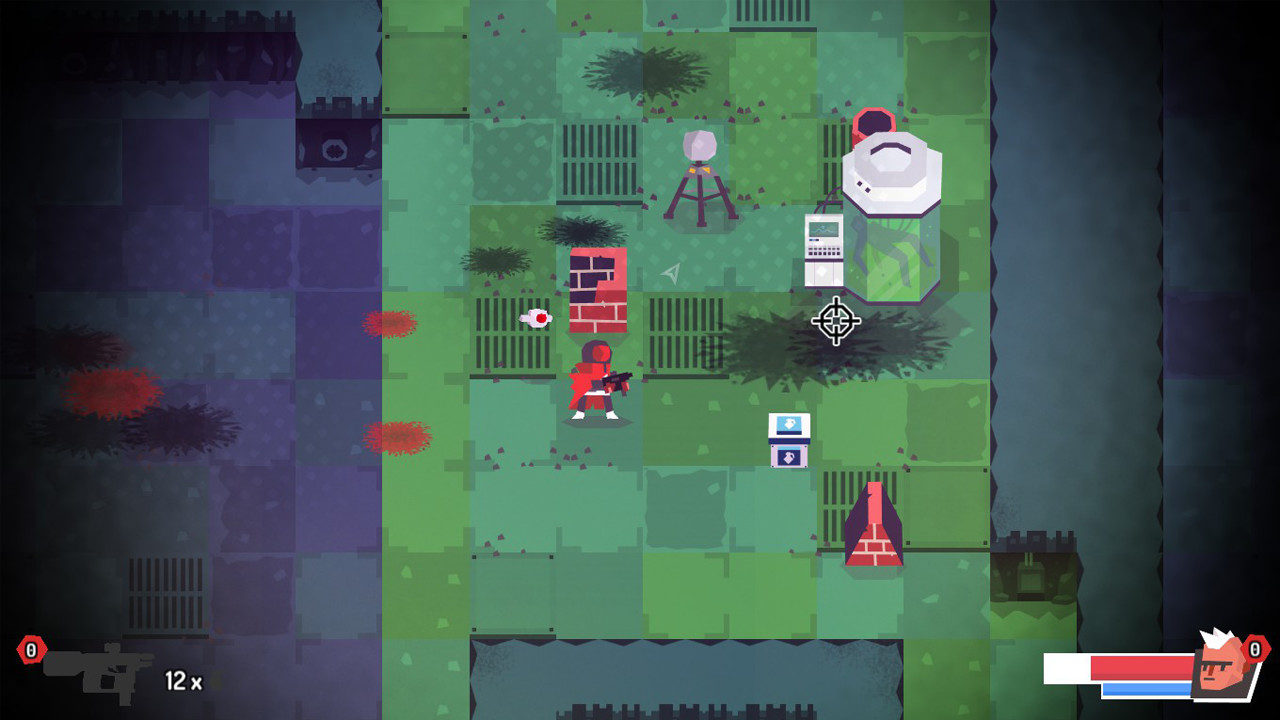
Task: Click the white flying saucer machine
Action: tap(892, 170)
